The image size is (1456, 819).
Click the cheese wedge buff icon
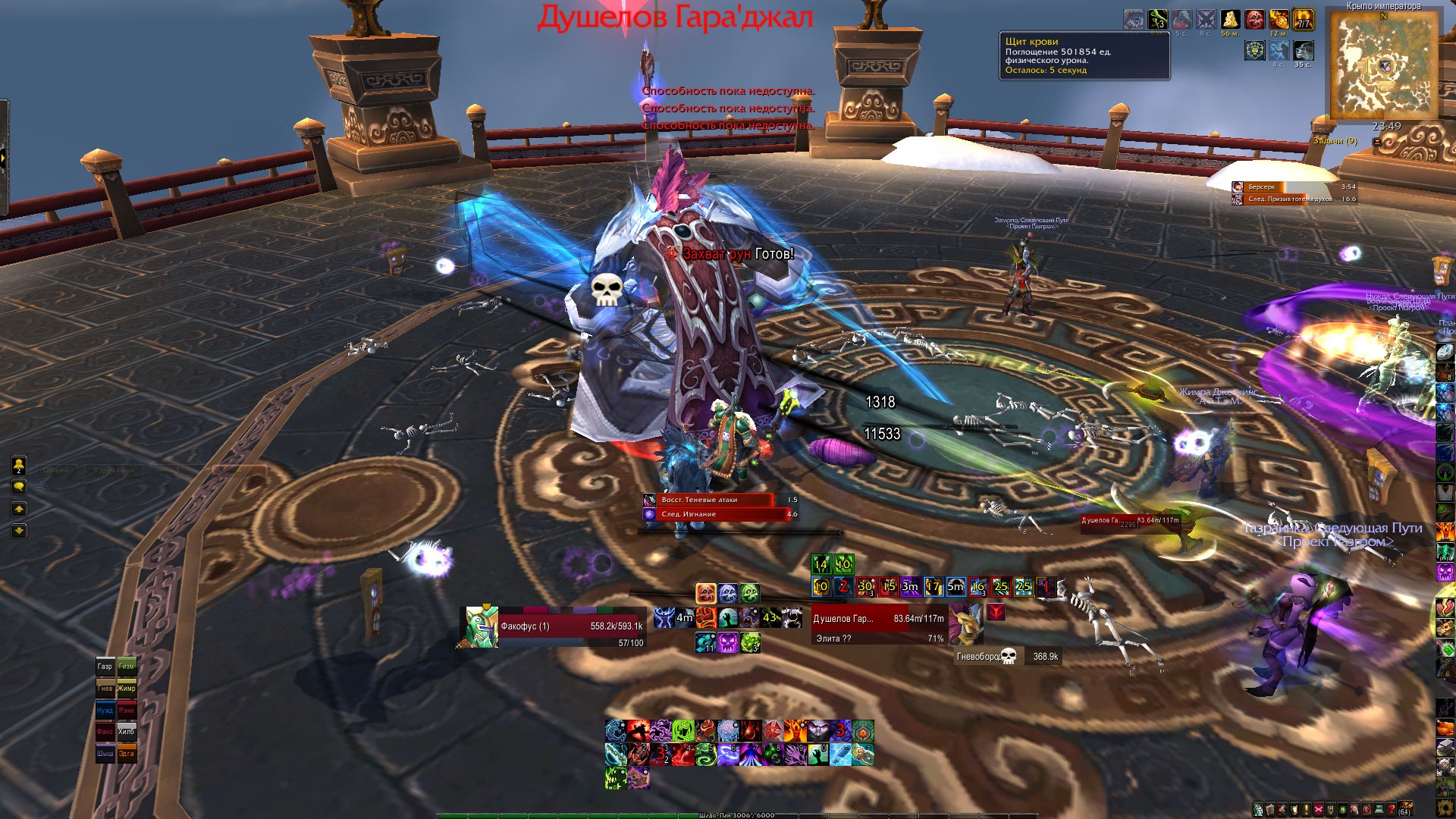tap(1230, 20)
